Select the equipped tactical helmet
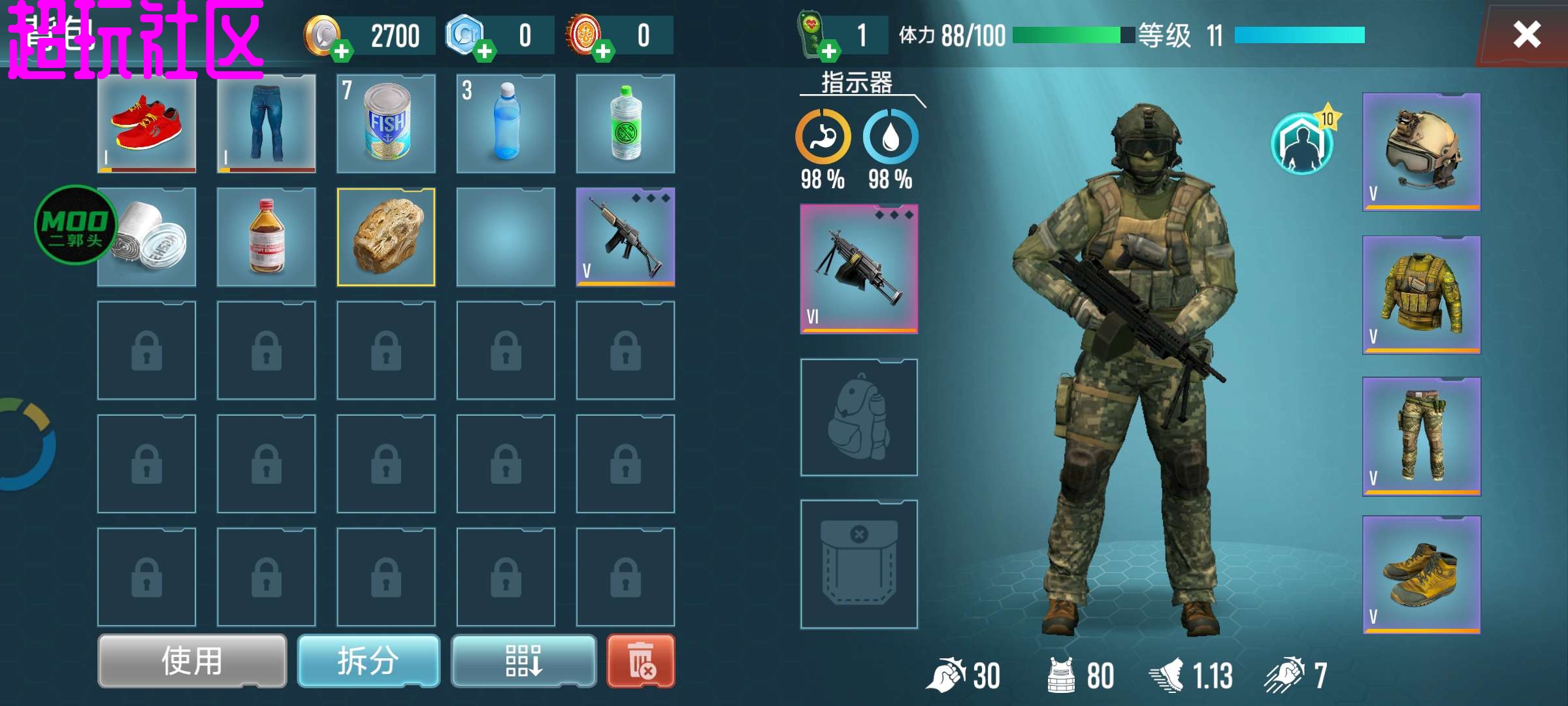 tap(1422, 152)
